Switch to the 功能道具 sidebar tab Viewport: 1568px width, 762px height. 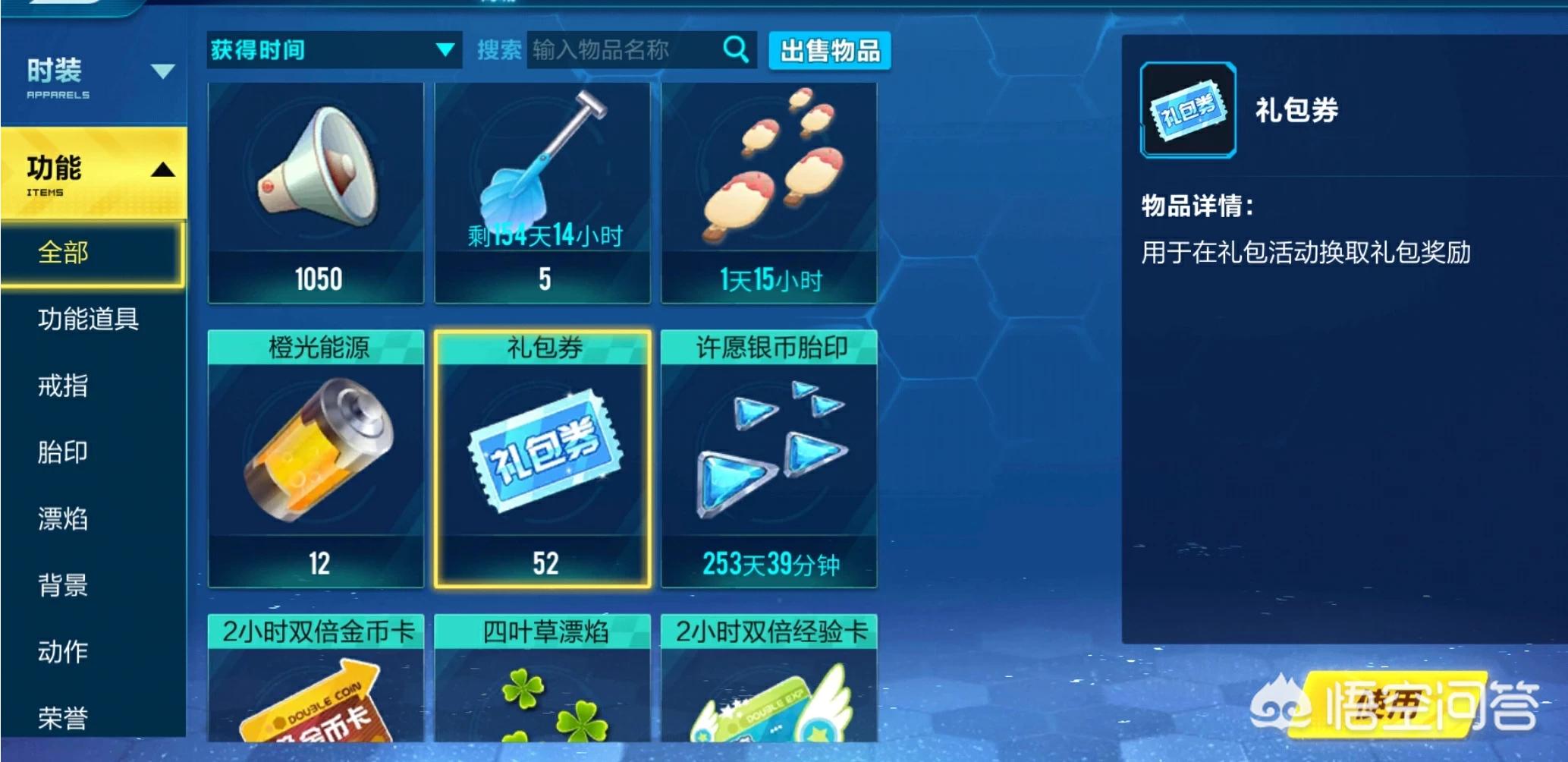pyautogui.click(x=89, y=320)
